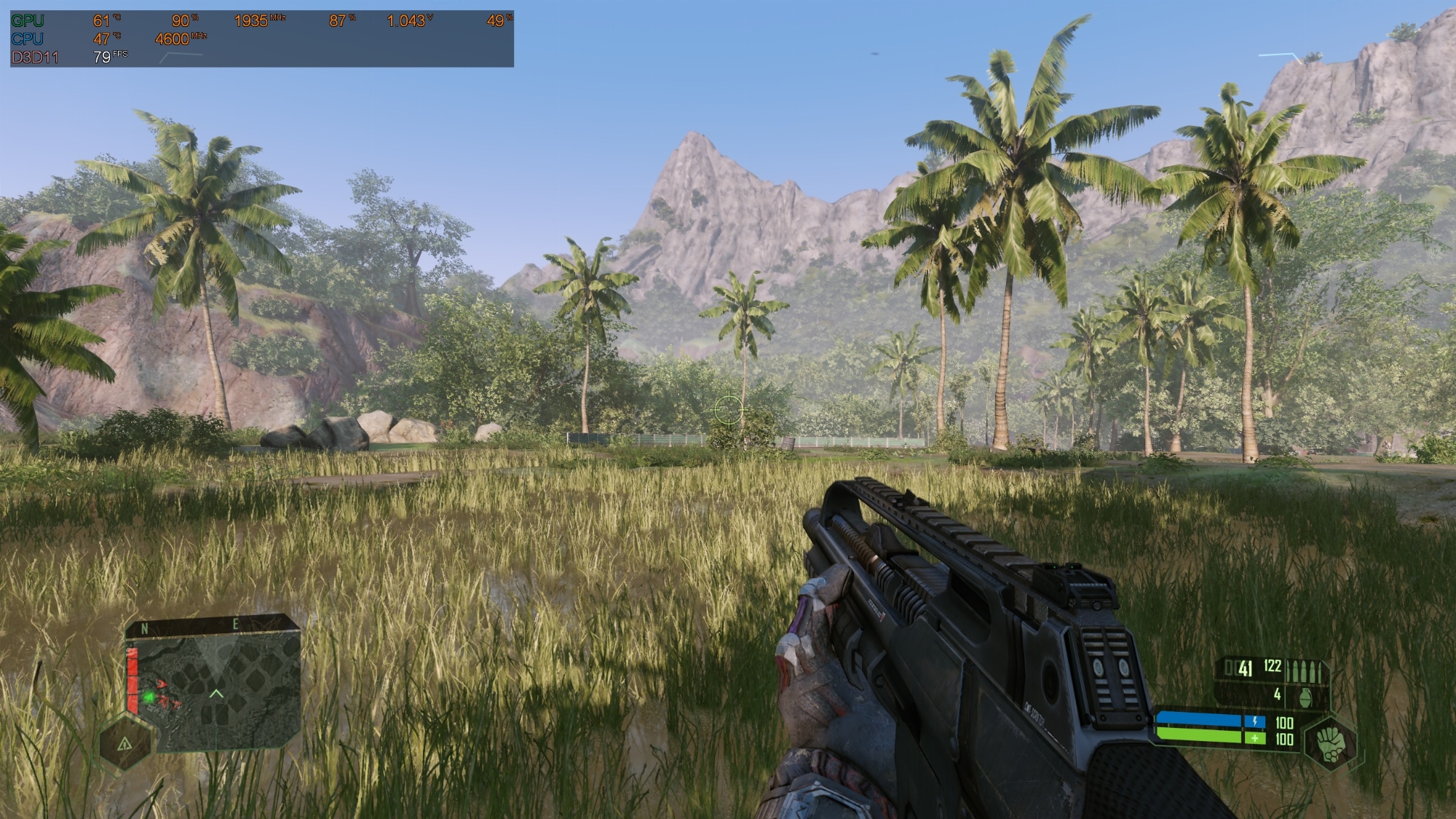1456x819 pixels.
Task: Click the hexagonal warning triangle icon
Action: [x=125, y=743]
